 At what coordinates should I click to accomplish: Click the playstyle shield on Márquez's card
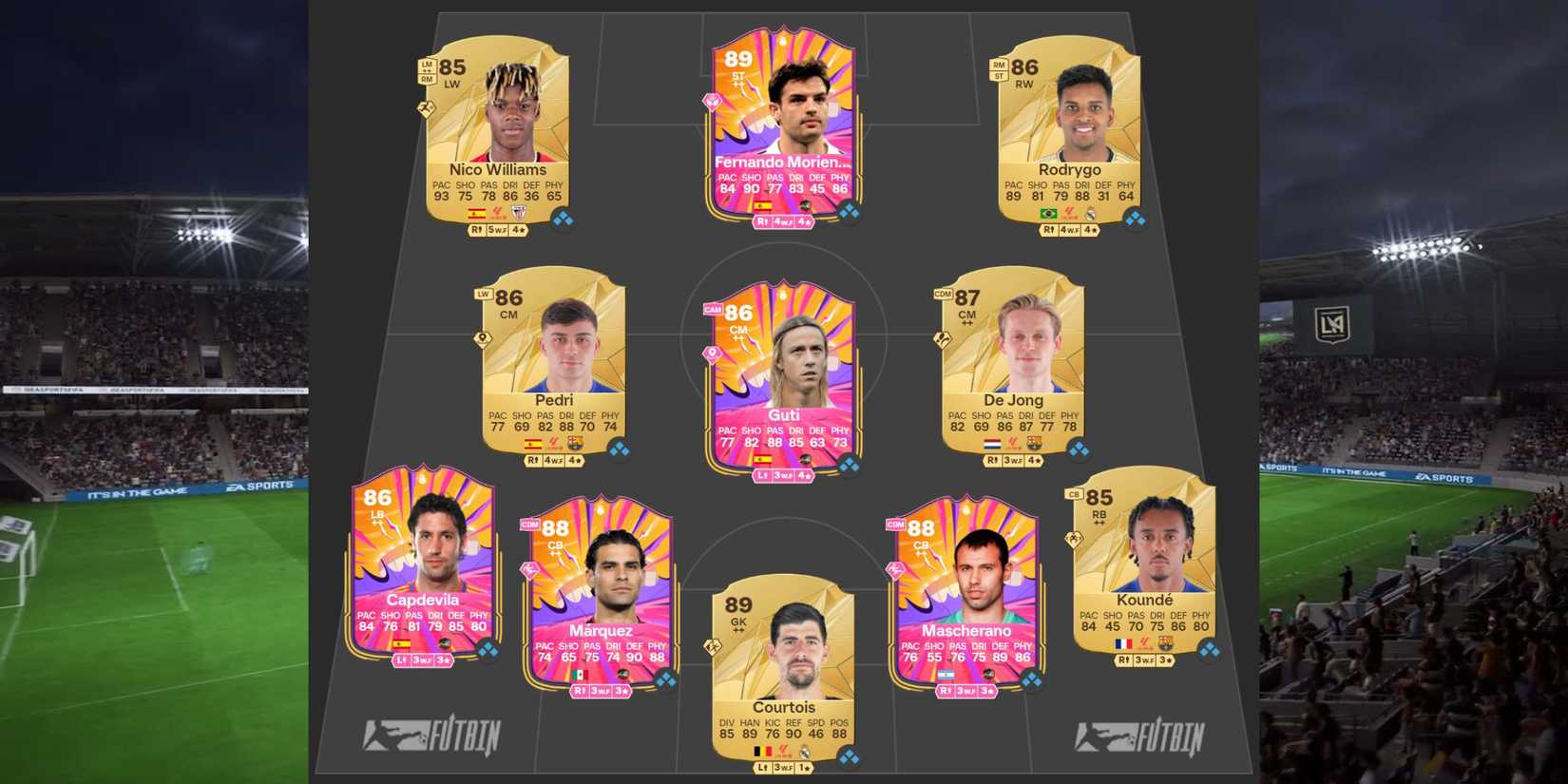529,567
